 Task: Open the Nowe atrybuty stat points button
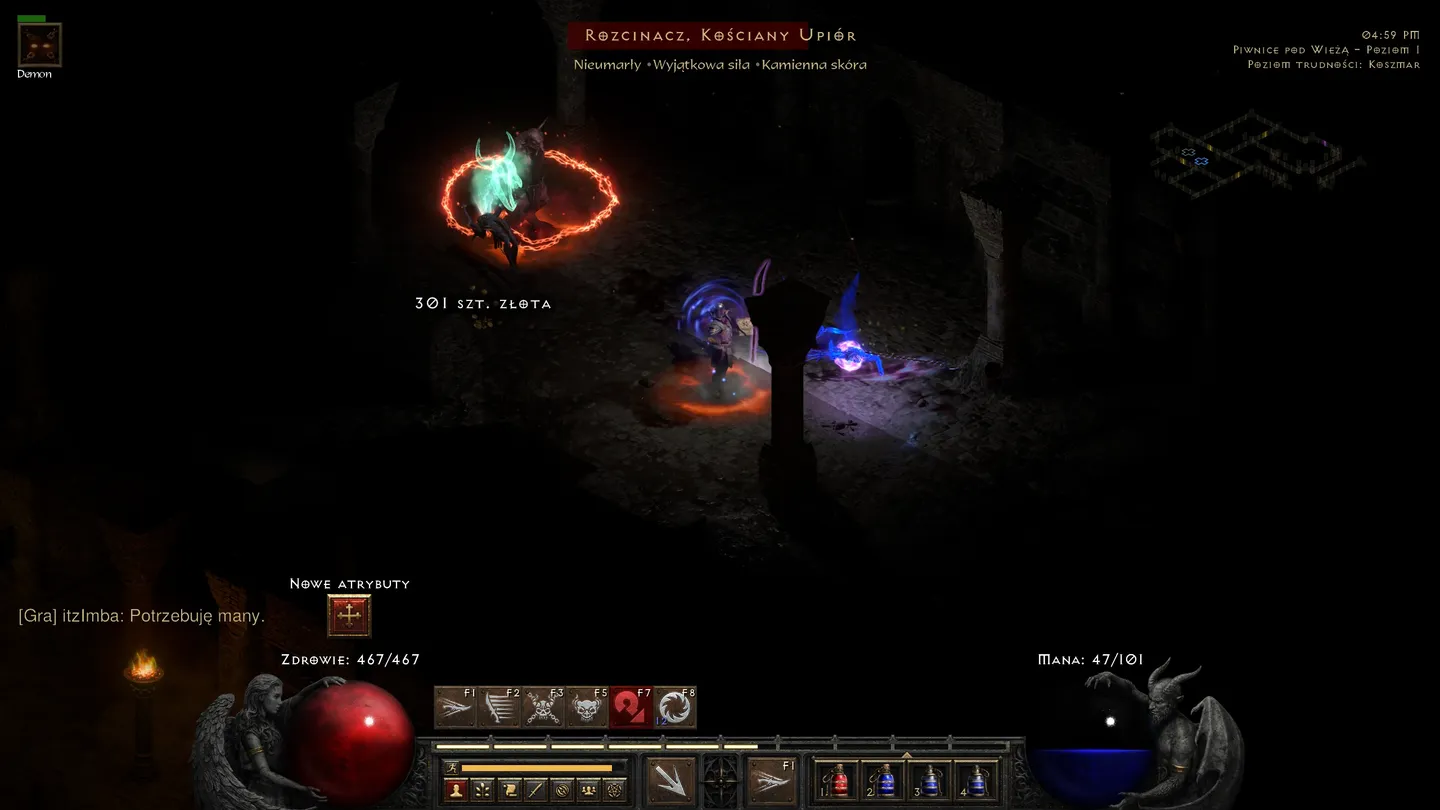tap(349, 616)
